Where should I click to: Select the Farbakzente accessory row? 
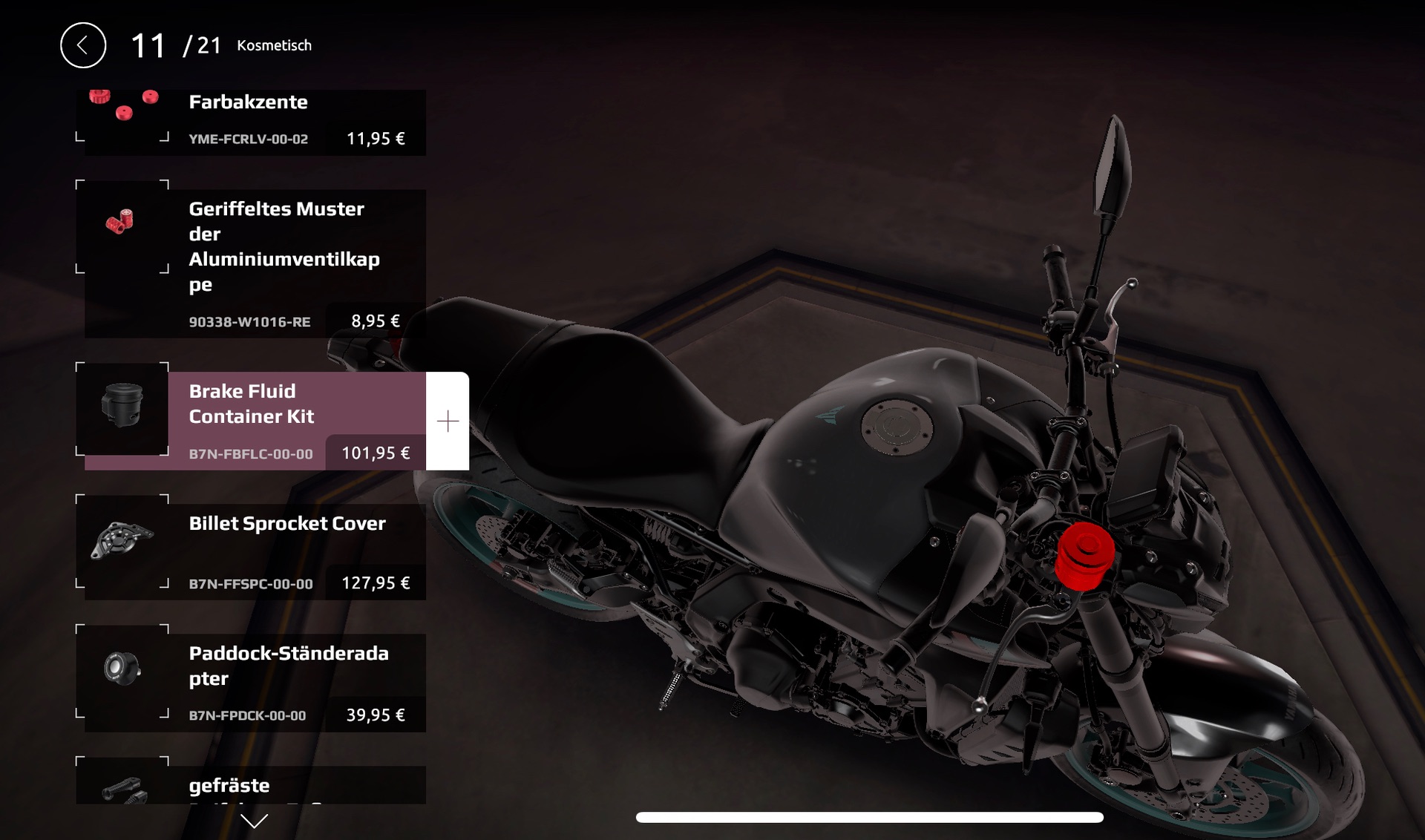click(x=297, y=120)
